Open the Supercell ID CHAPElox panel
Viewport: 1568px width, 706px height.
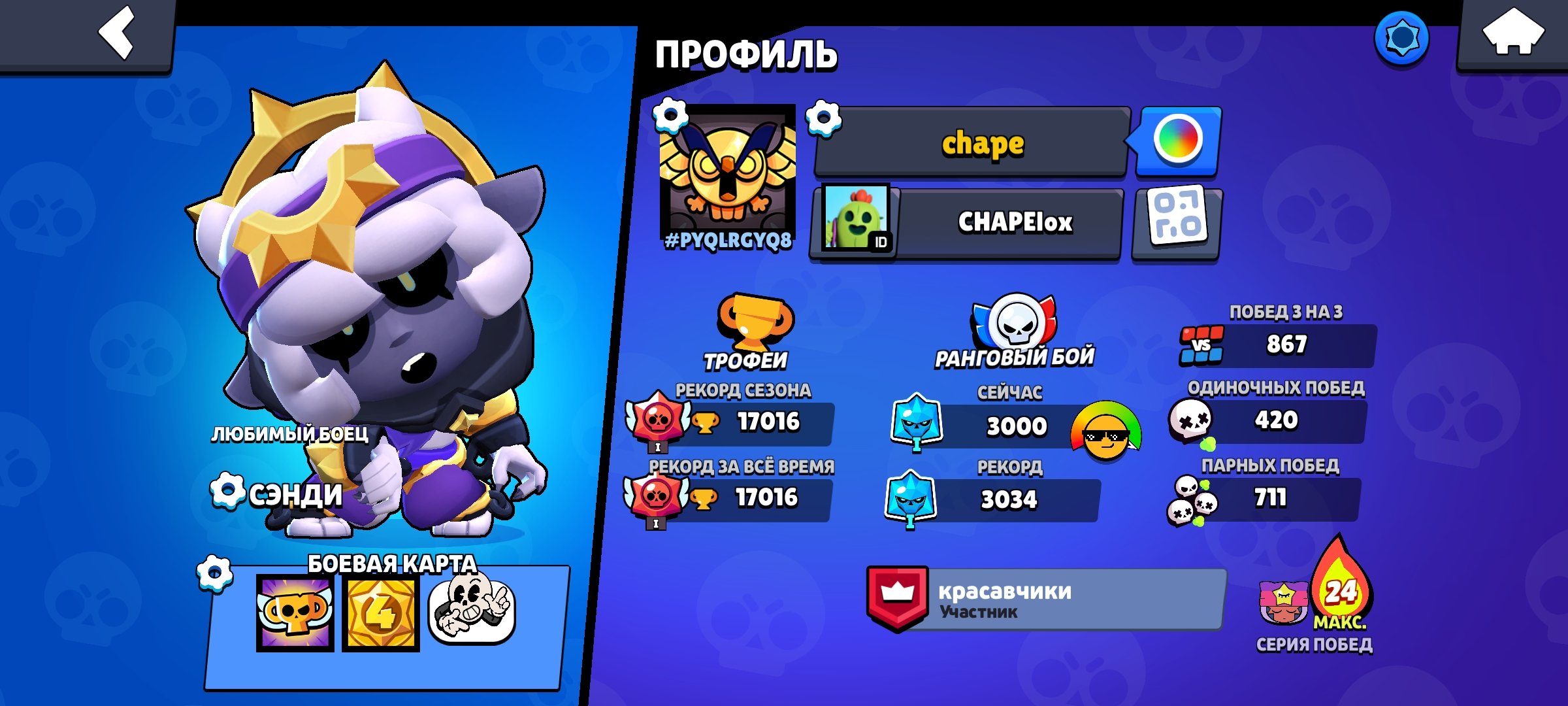click(x=967, y=224)
